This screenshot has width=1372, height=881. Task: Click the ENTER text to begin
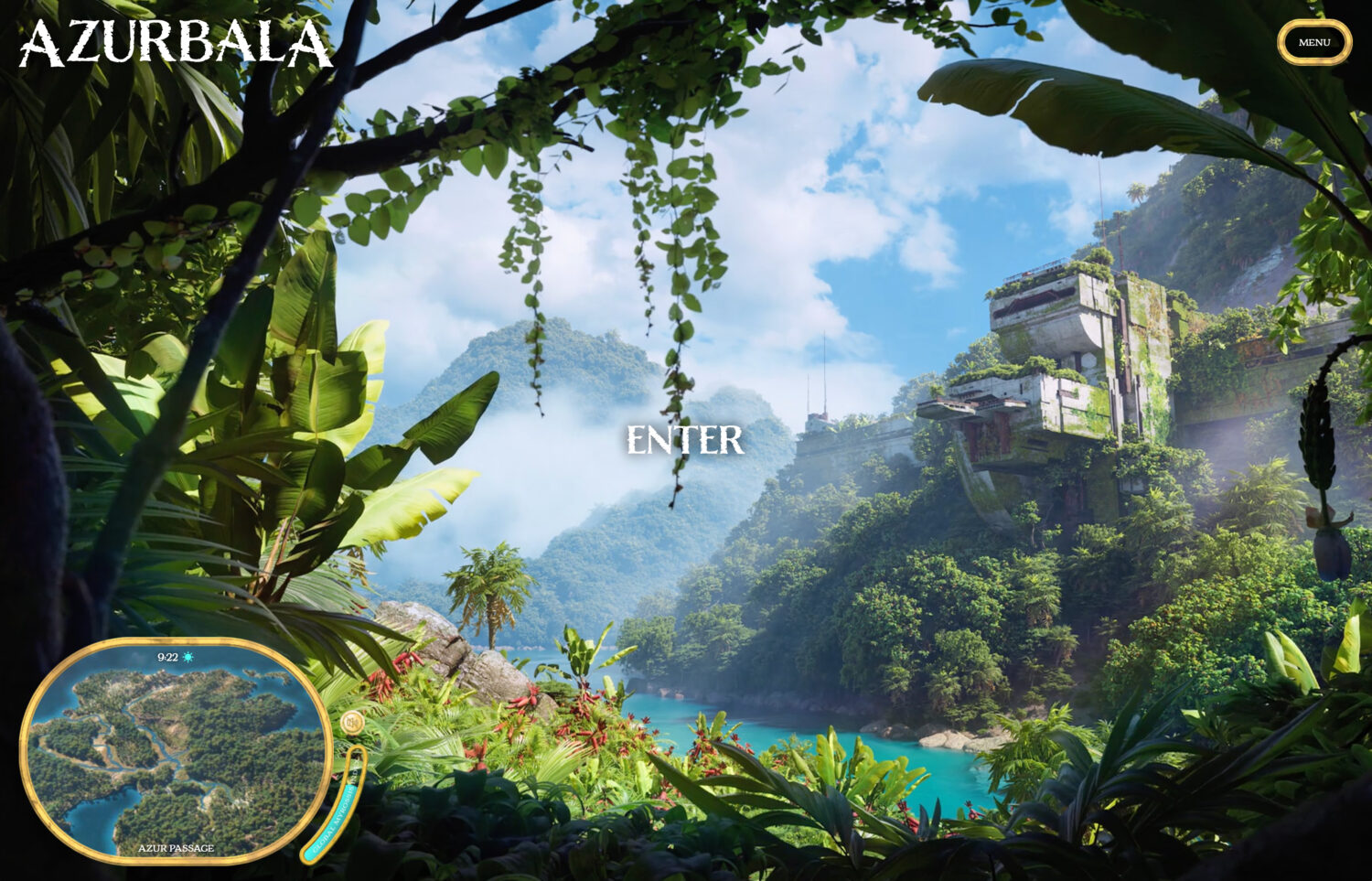[684, 441]
